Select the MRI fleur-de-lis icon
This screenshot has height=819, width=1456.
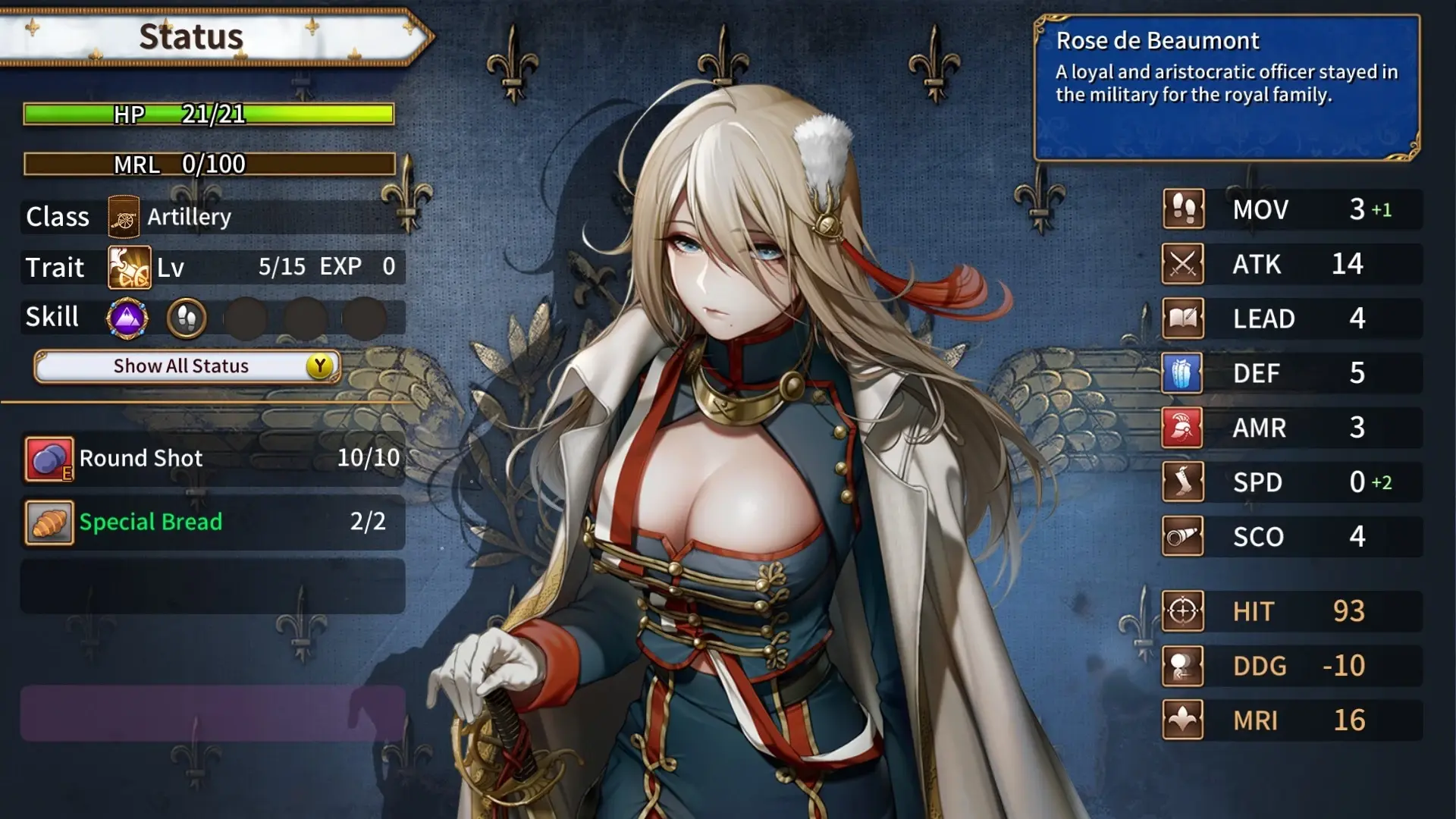pos(1183,720)
